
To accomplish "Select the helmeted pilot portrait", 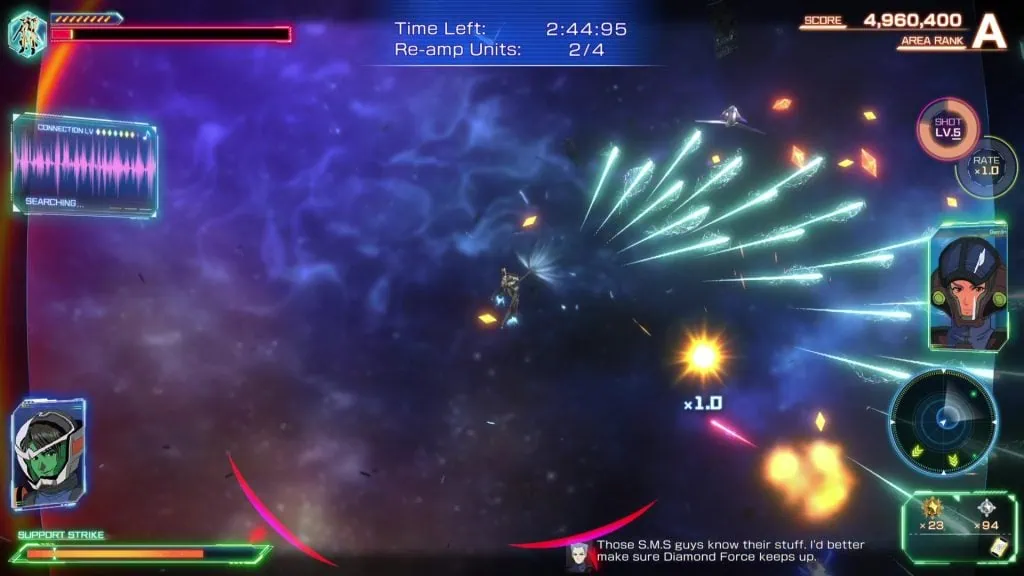I will coord(965,287).
